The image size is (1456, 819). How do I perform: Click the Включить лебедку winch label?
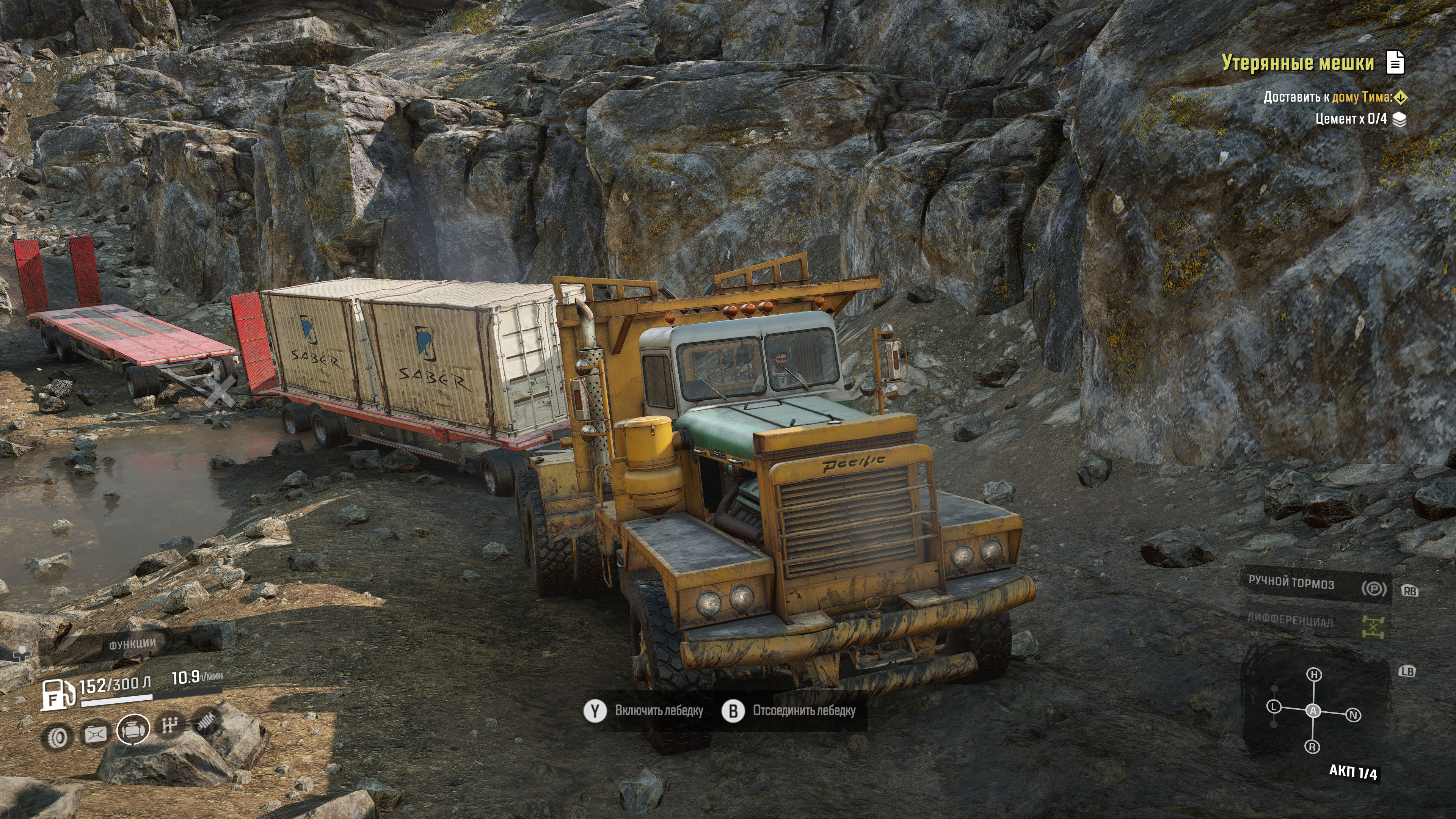[659, 711]
